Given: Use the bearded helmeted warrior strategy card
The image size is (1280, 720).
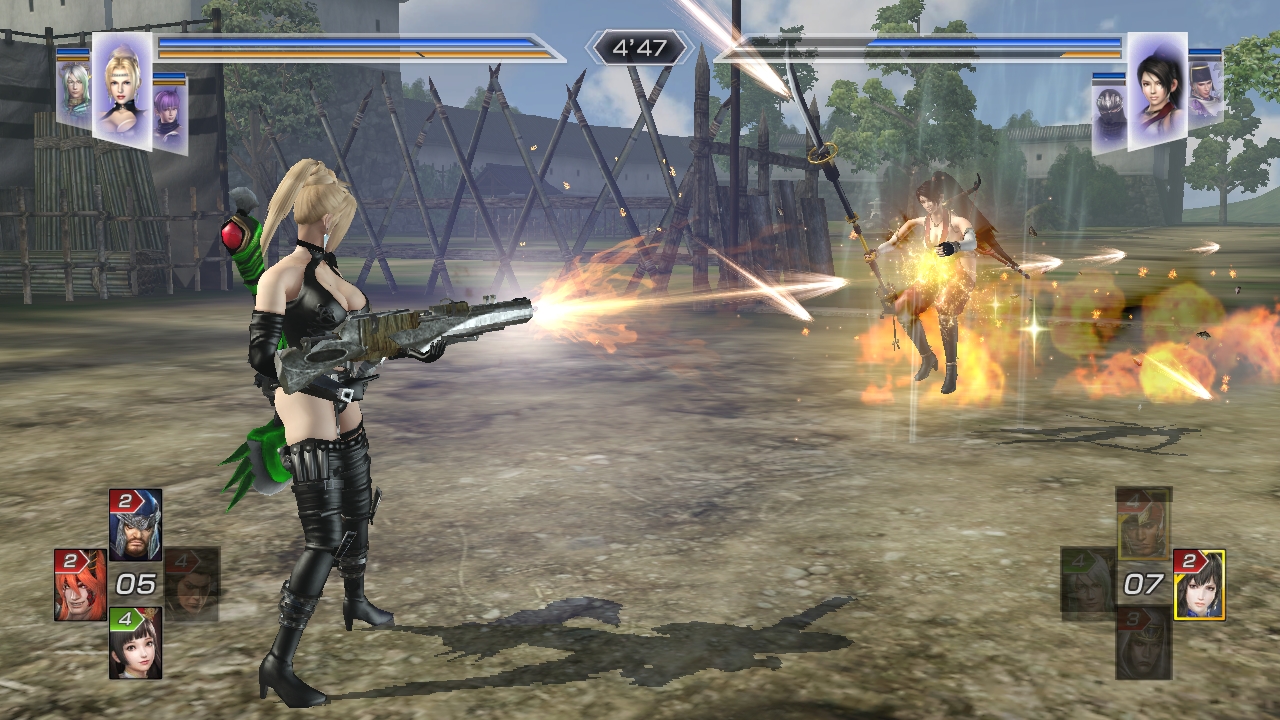Looking at the screenshot, I should tap(135, 525).
